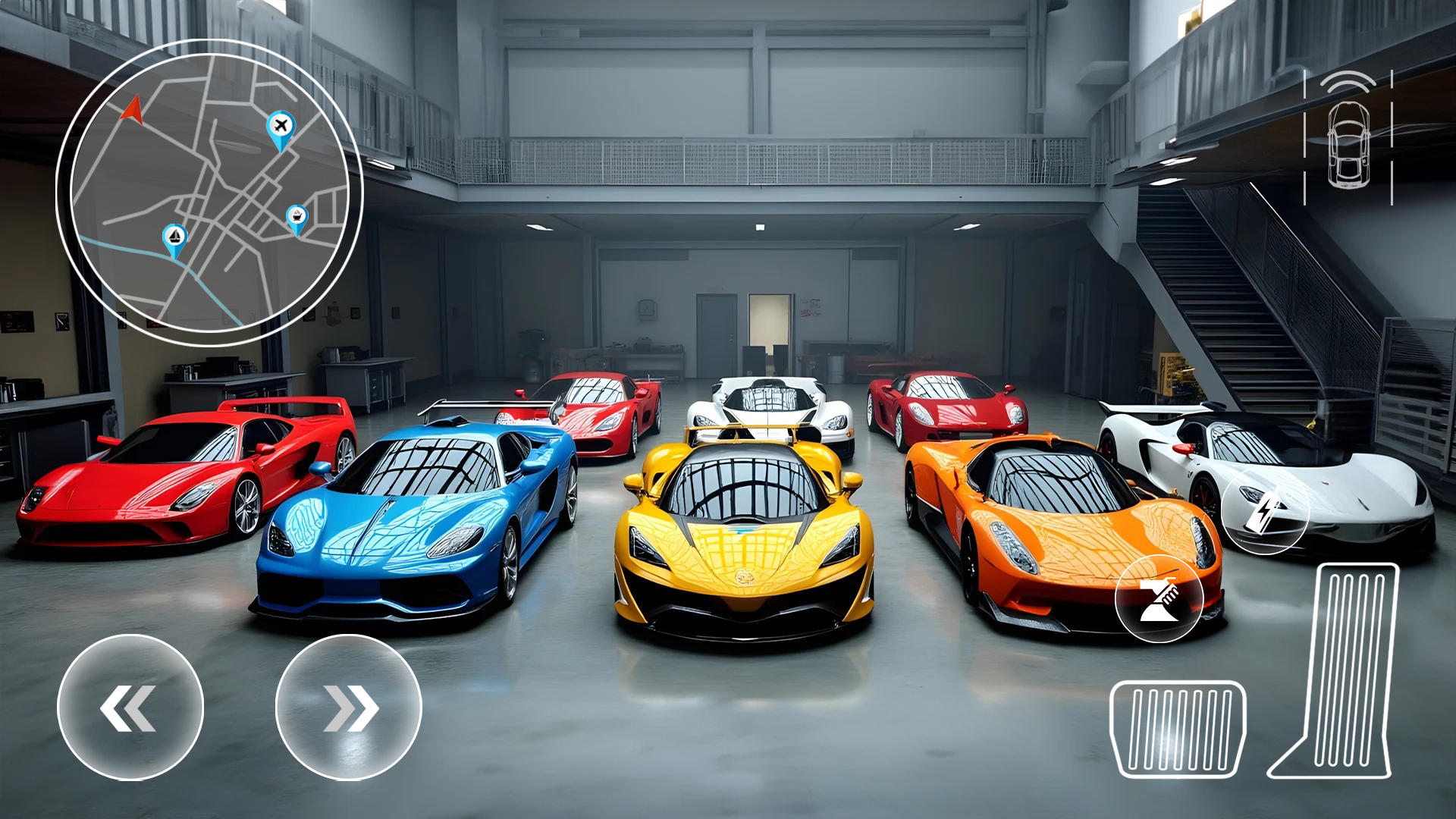Activate the lightning bolt boost button
1456x819 pixels.
click(x=1265, y=510)
